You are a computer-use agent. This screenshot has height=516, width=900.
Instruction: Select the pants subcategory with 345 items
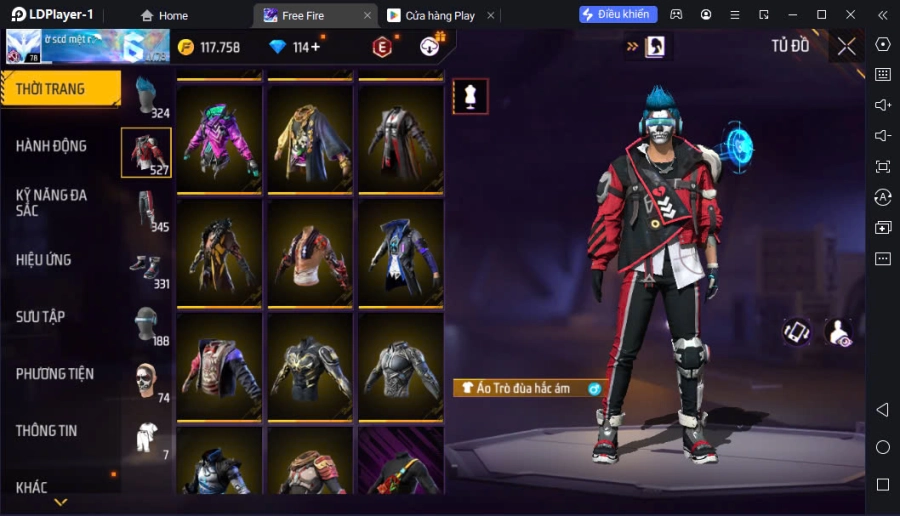(147, 210)
